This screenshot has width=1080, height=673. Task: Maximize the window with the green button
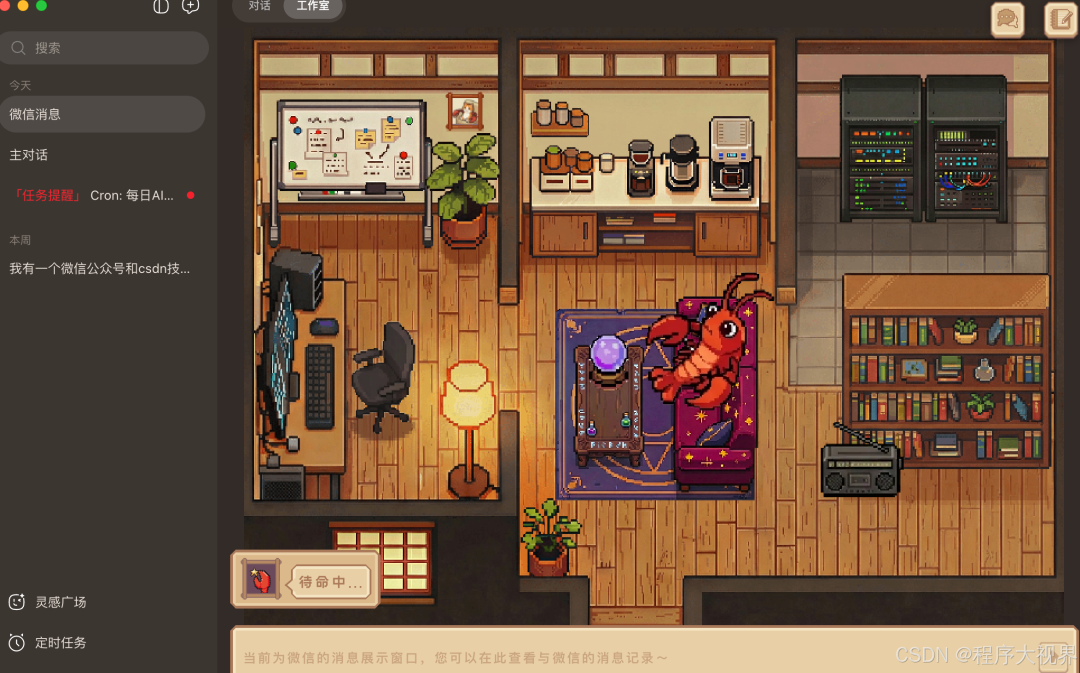(41, 5)
